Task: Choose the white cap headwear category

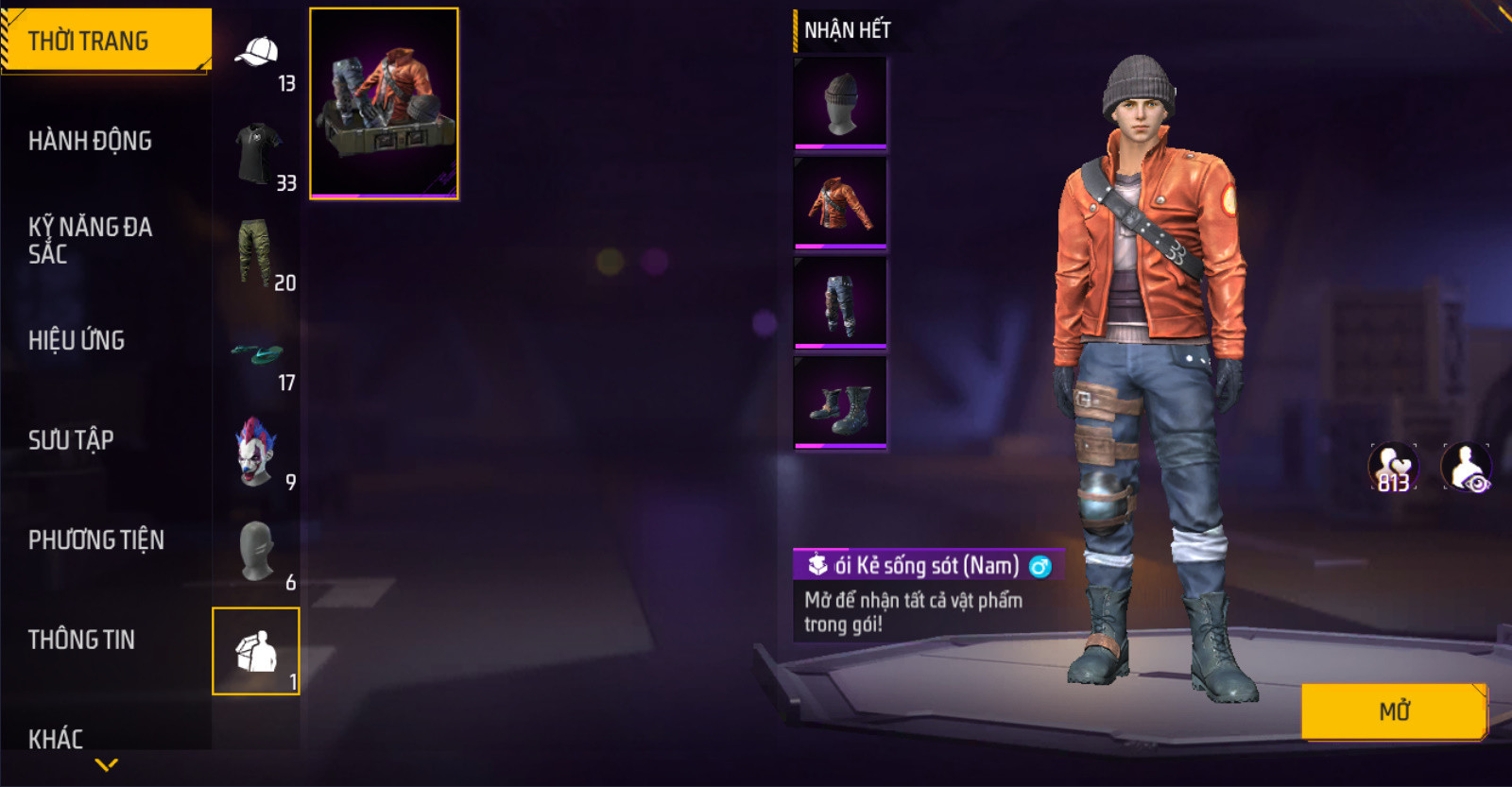Action: [x=257, y=54]
